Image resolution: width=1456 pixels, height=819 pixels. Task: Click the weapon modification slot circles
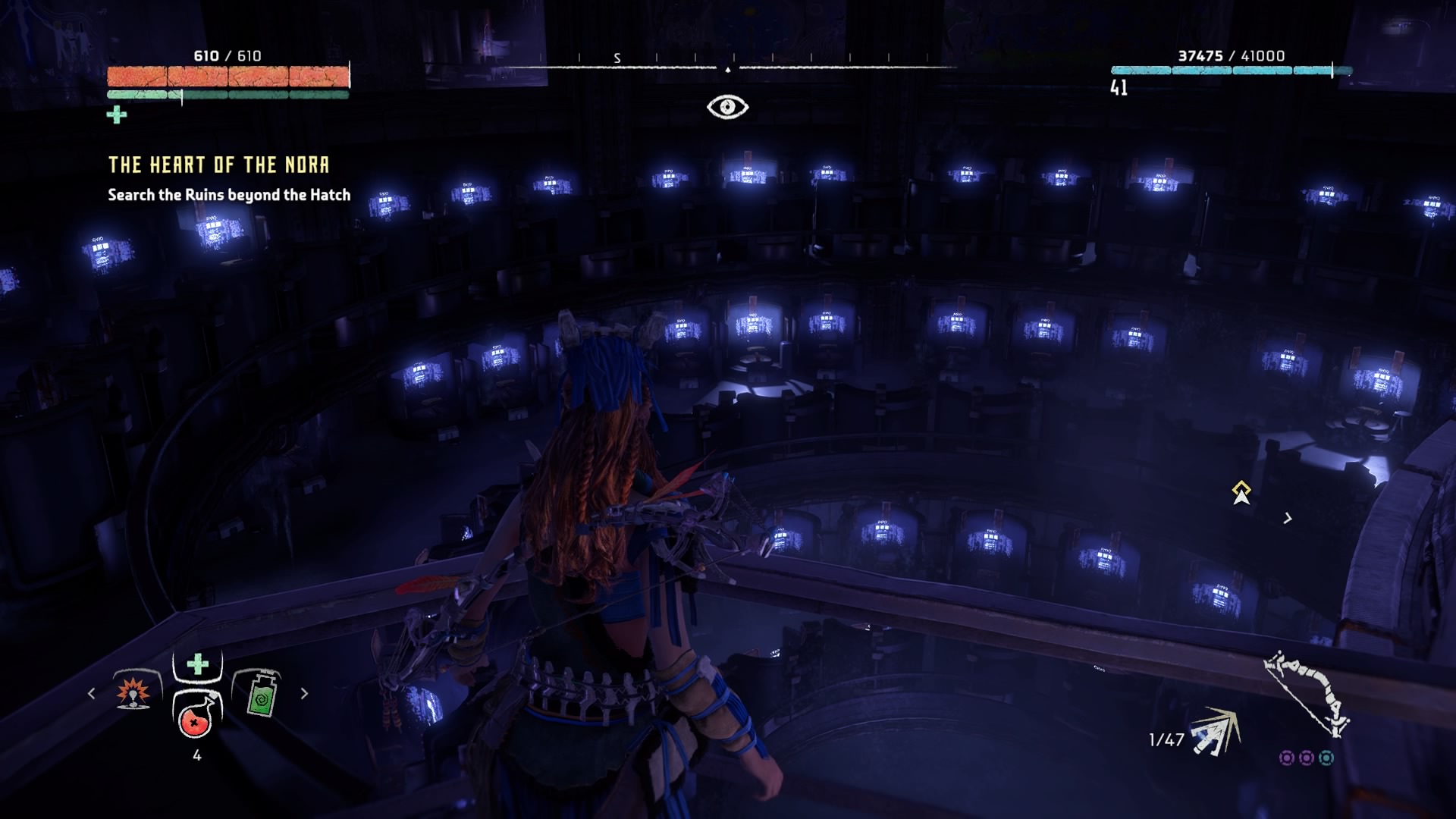coord(1306,758)
